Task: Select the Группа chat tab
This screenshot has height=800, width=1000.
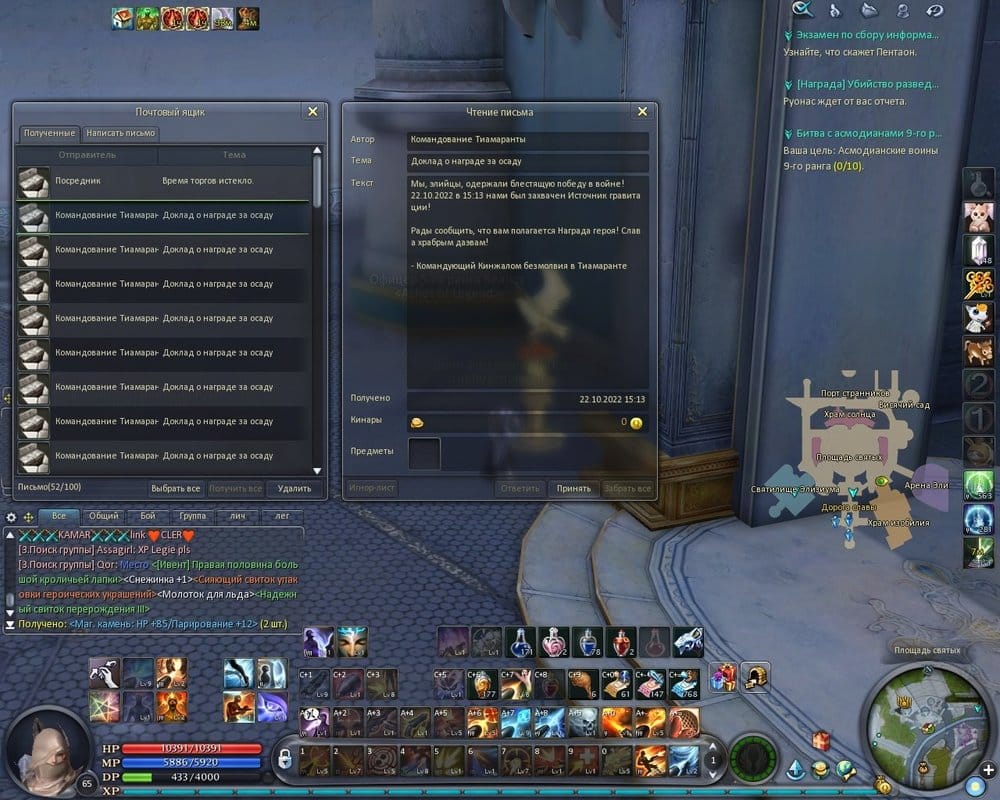Action: coord(193,516)
